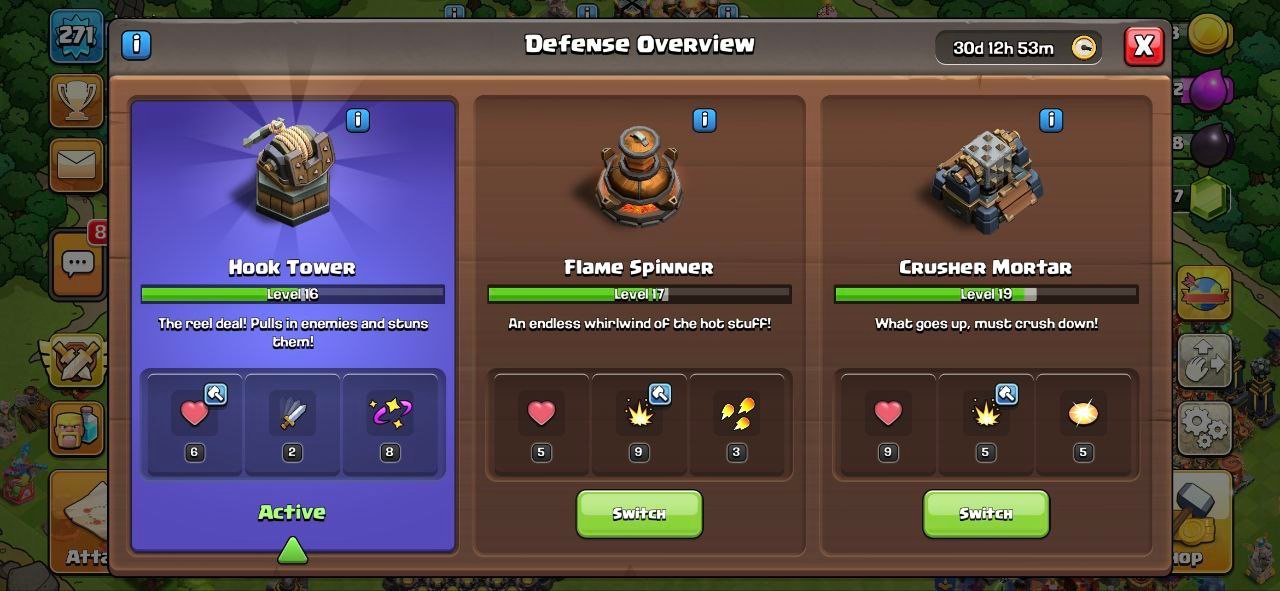Switch to the Flame Spinner defense
Screen dimensions: 1280x591
coord(639,513)
